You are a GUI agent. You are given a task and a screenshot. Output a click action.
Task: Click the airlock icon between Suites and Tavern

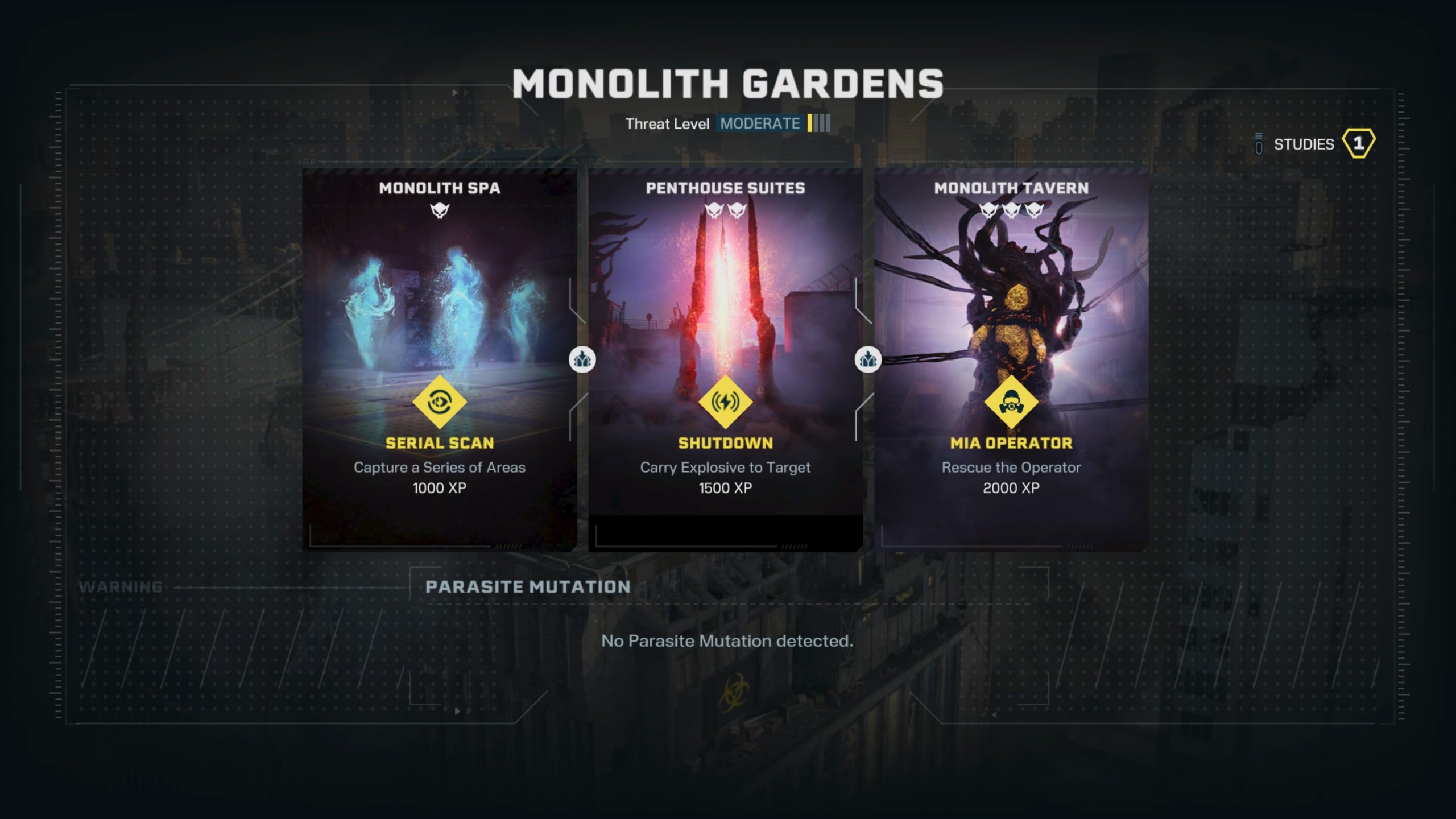pos(868,359)
